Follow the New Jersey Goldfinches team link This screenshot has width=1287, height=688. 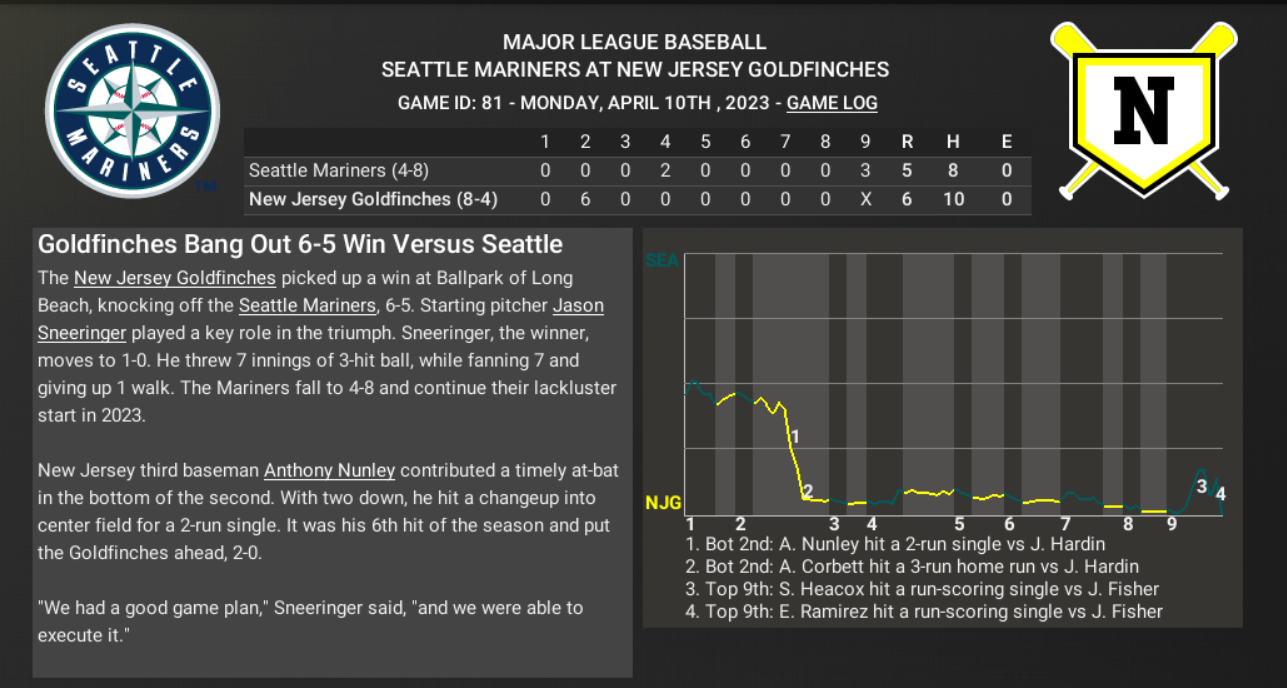[175, 278]
